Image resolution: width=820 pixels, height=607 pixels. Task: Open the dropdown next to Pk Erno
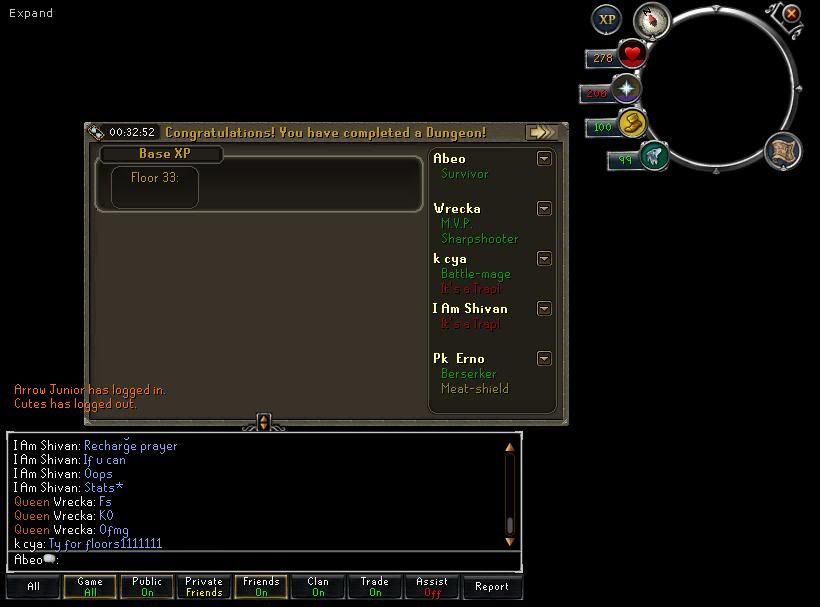click(x=544, y=358)
